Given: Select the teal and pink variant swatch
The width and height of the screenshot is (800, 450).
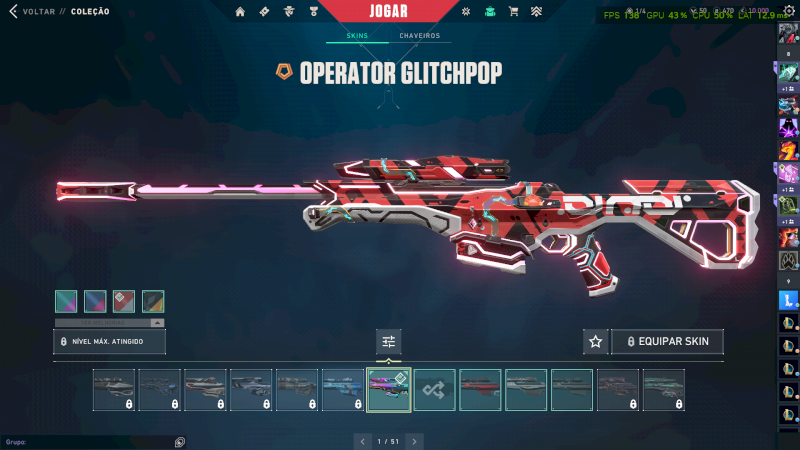Looking at the screenshot, I should coord(66,301).
